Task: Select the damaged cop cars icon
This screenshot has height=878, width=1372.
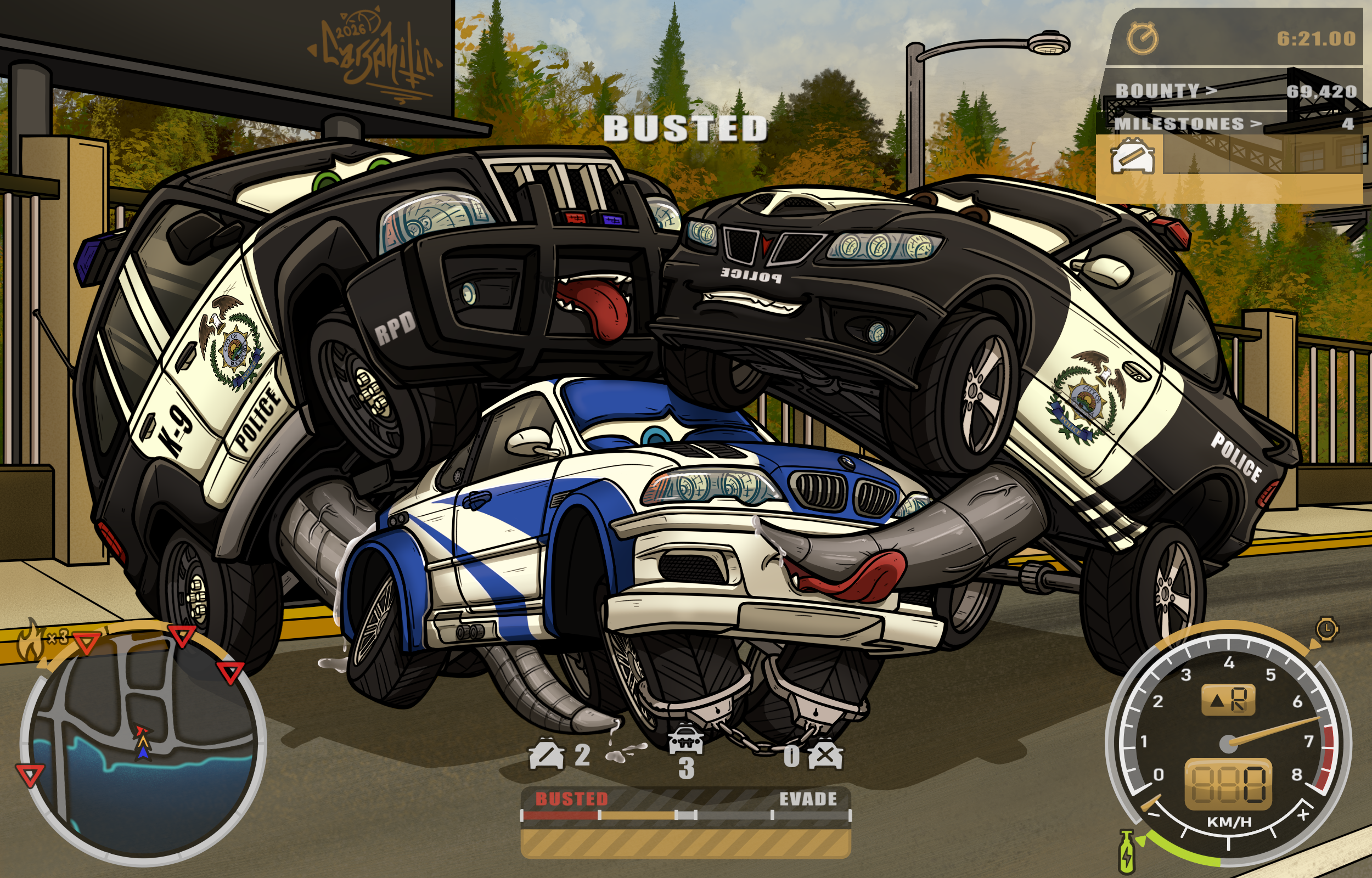Action: [x=546, y=755]
